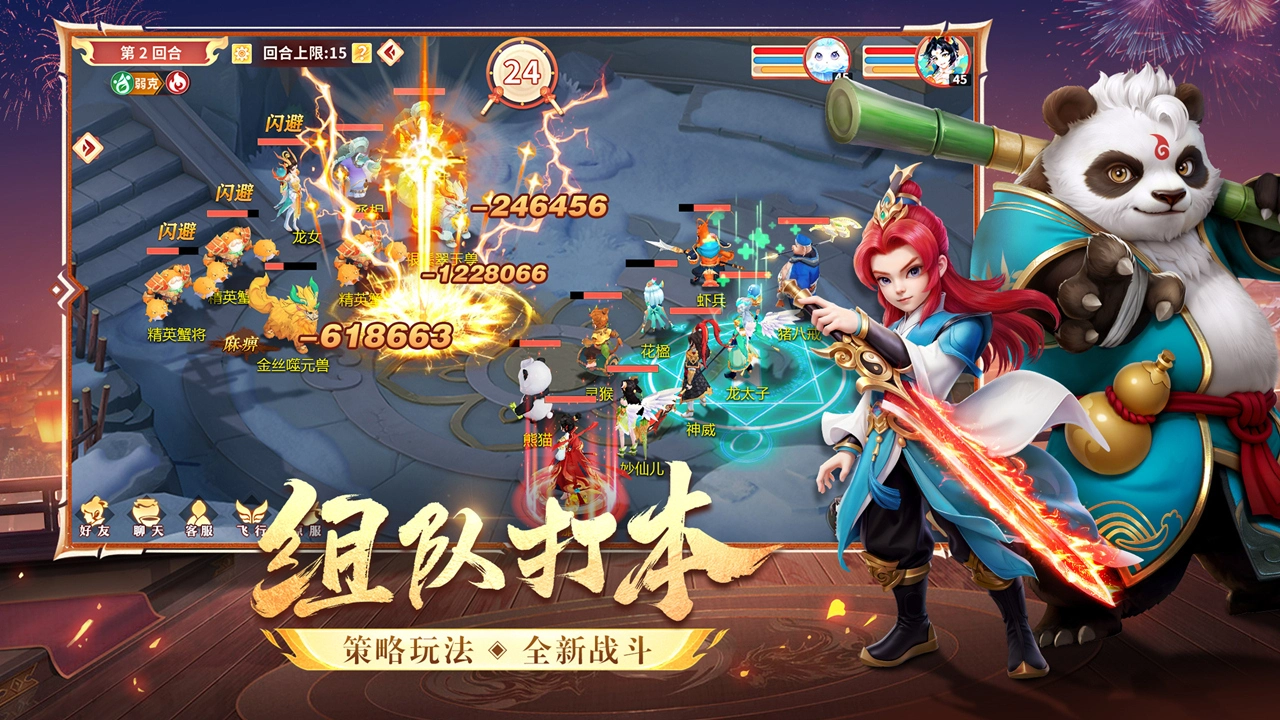The height and width of the screenshot is (720, 1280).
Task: Click the arrow beside the round counter drum
Action: click(390, 52)
